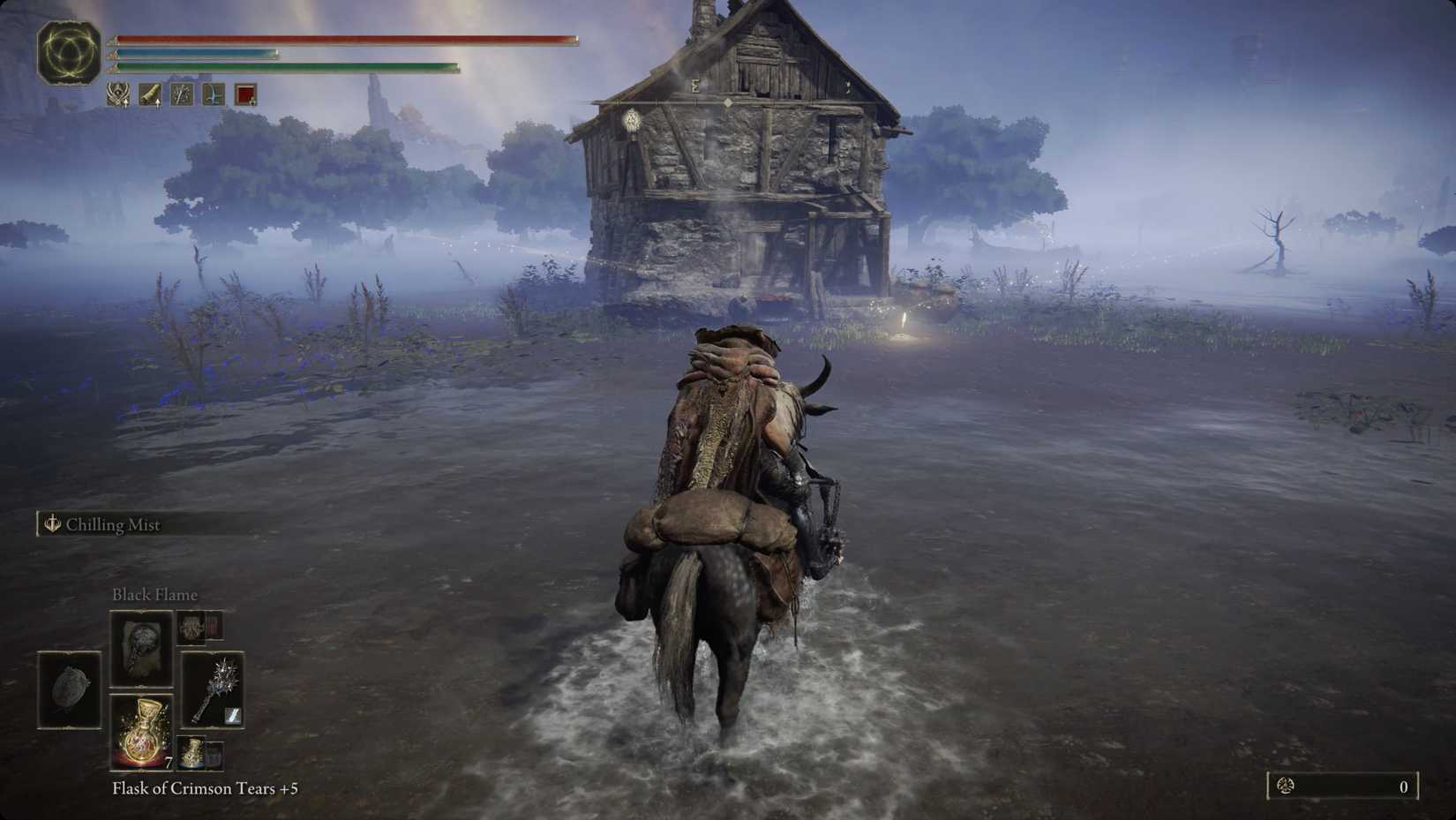Click the golden horn buff icon
The height and width of the screenshot is (820, 1456).
pyautogui.click(x=150, y=94)
